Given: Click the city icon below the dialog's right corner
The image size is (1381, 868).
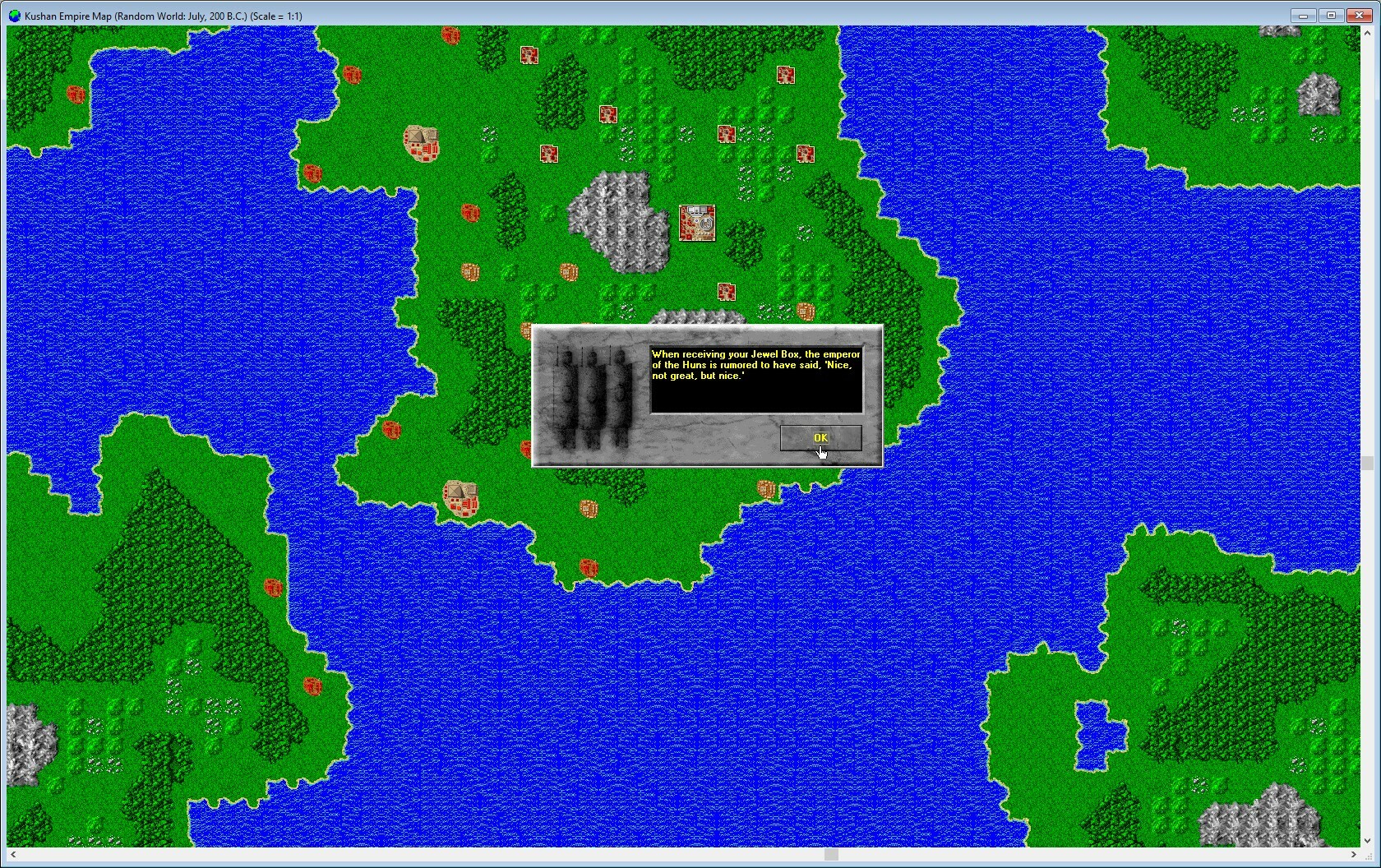Looking at the screenshot, I should 765,488.
